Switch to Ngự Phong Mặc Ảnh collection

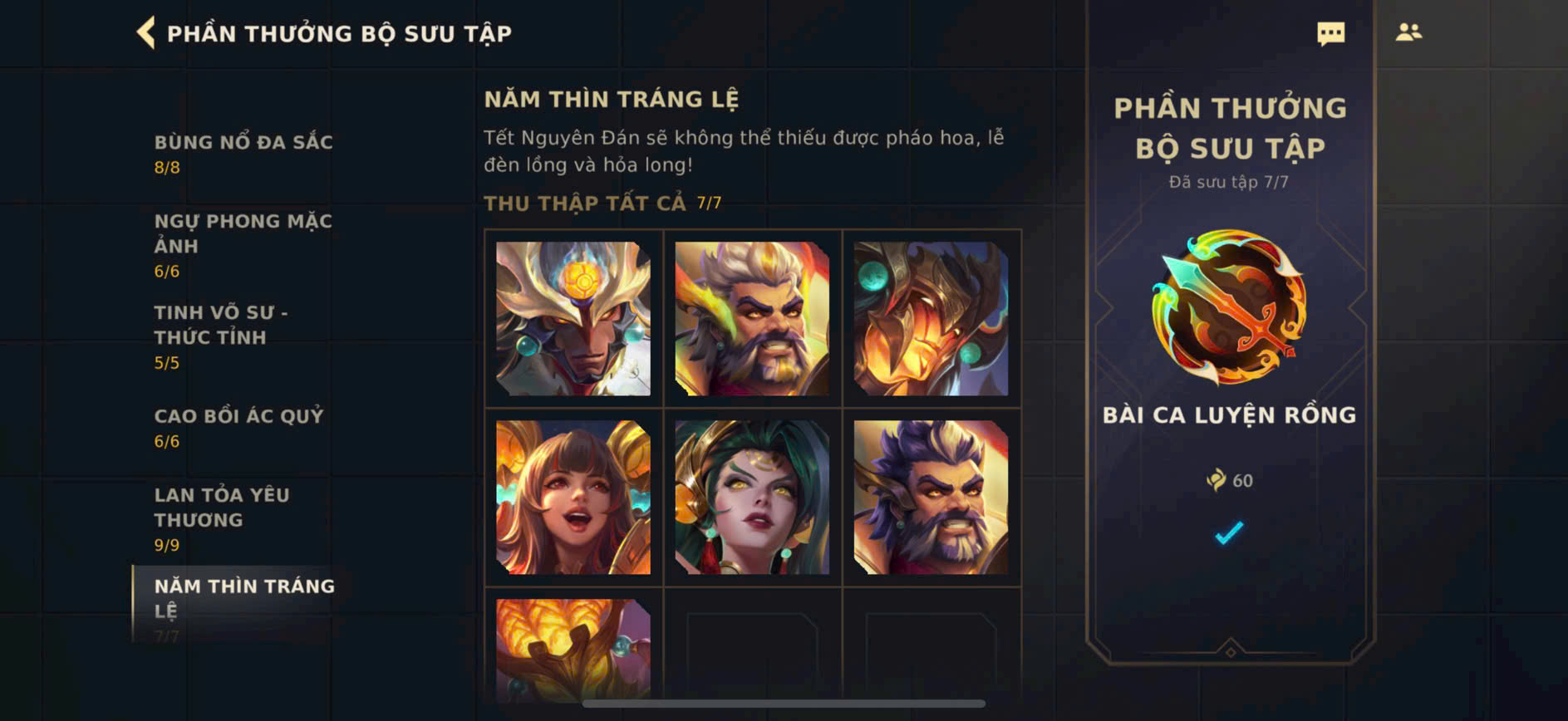[x=243, y=244]
